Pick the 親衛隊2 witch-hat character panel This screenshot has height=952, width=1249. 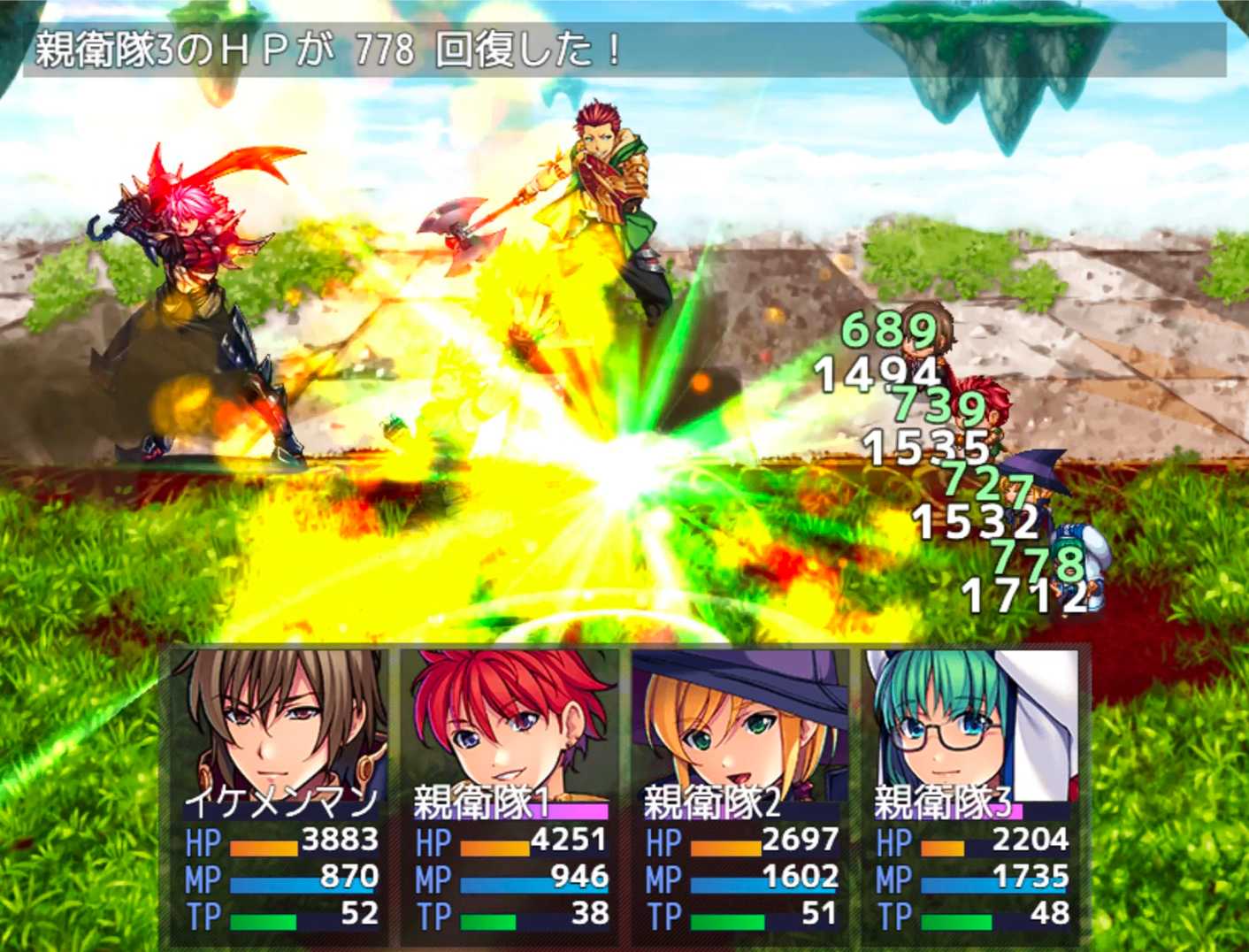[x=740, y=792]
